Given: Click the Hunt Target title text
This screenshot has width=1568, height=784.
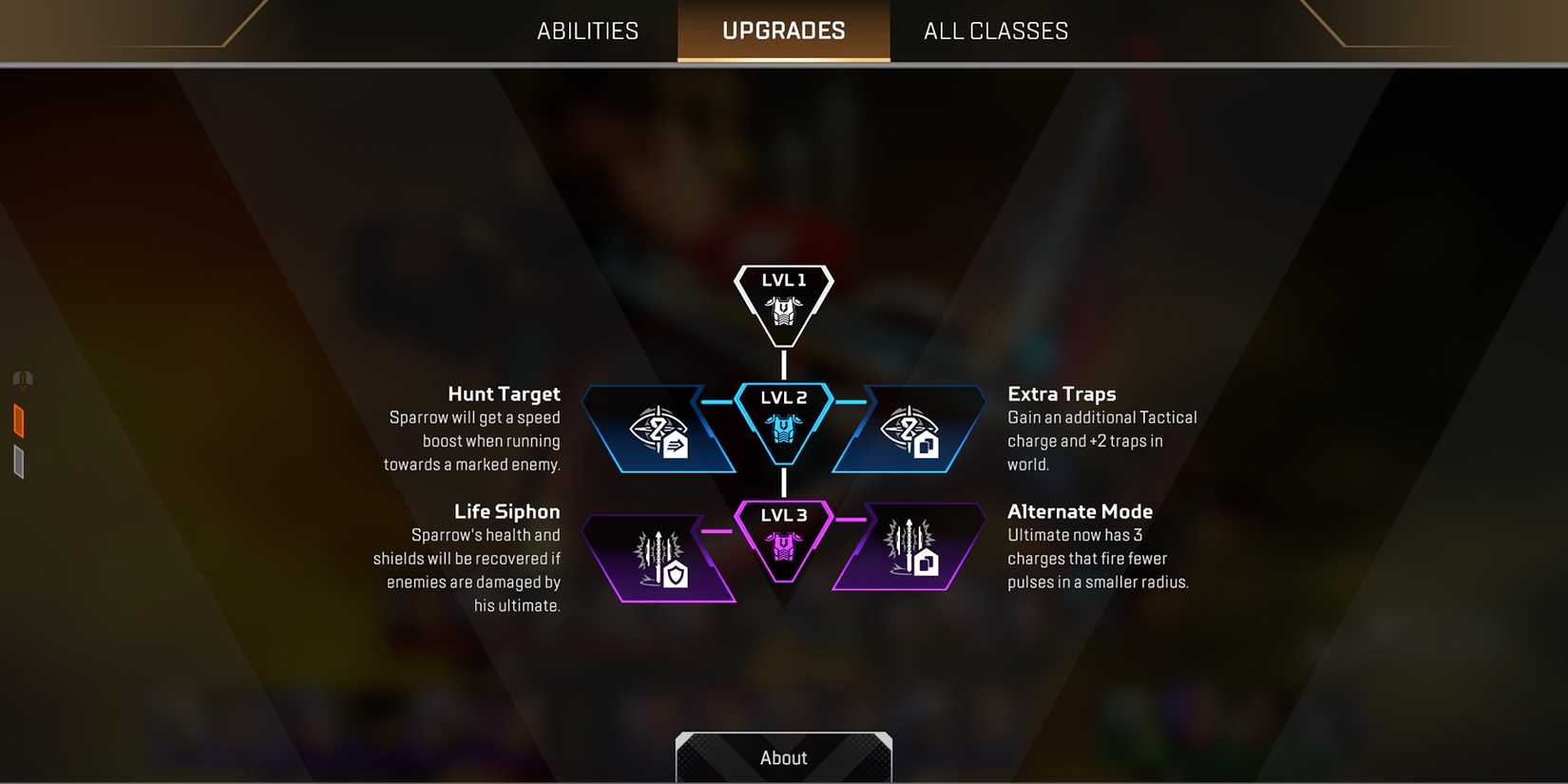Looking at the screenshot, I should [505, 393].
